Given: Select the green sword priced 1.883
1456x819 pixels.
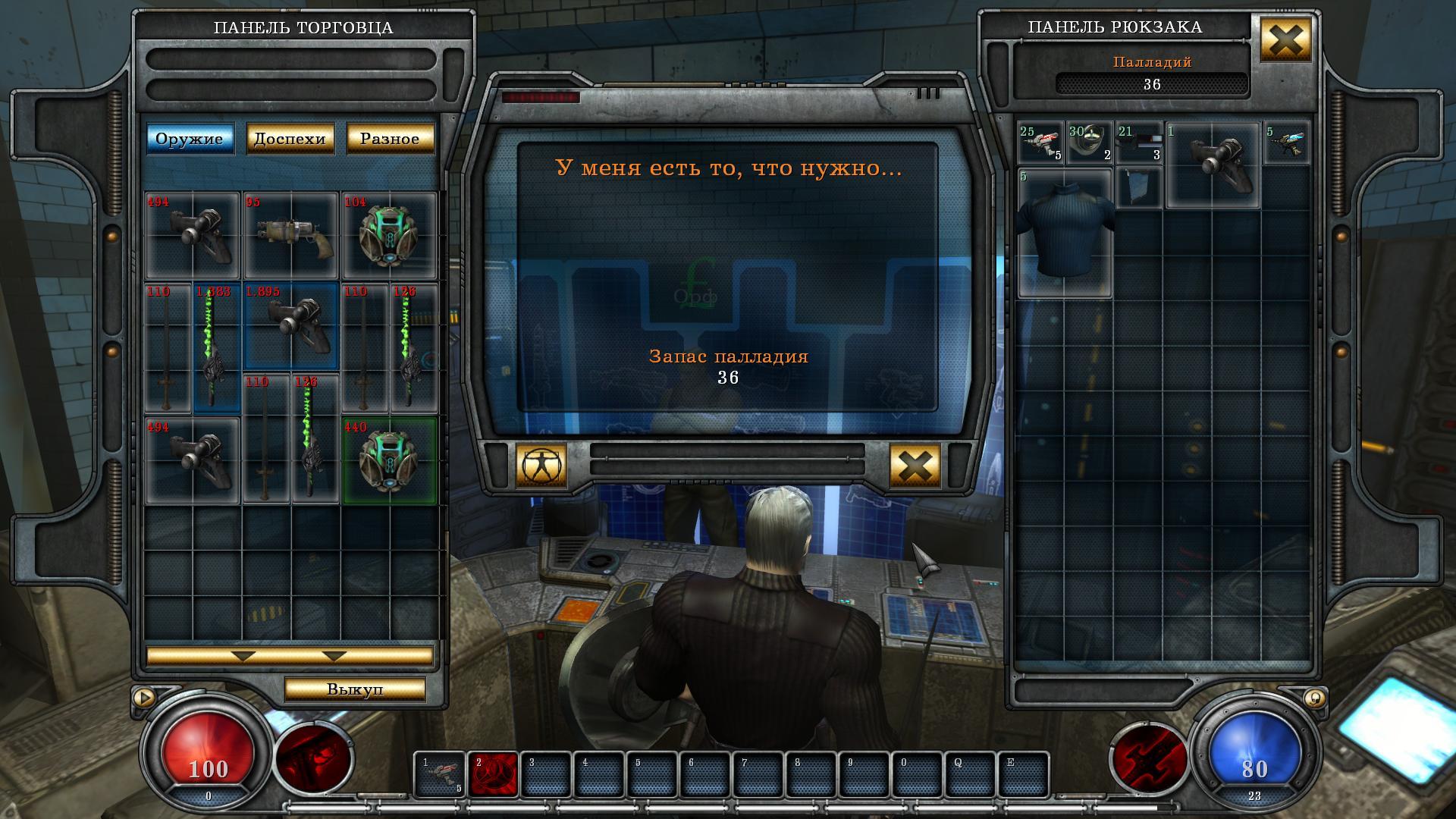Looking at the screenshot, I should coord(217,349).
